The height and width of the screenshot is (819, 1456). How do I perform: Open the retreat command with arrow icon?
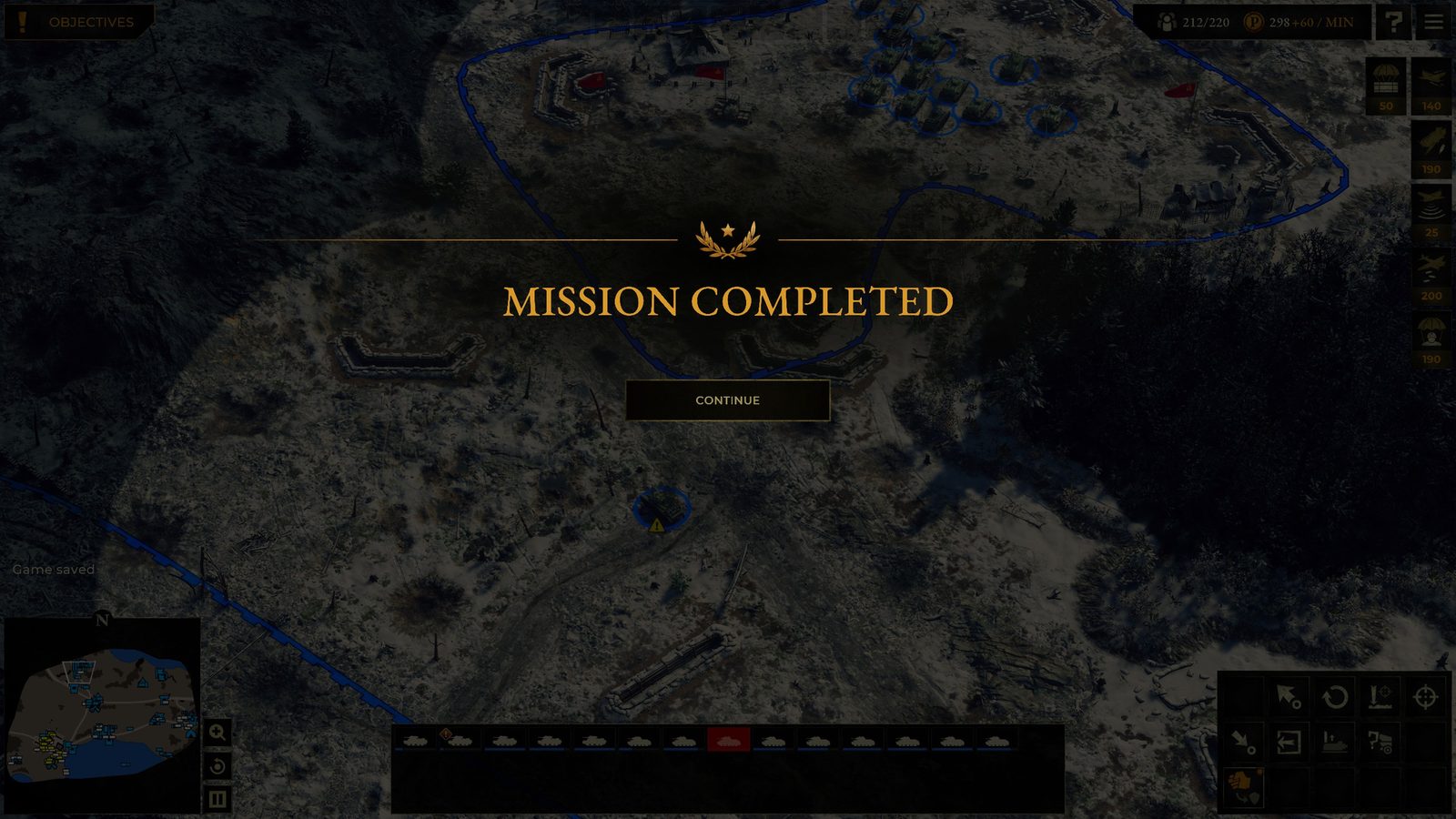tap(1289, 743)
